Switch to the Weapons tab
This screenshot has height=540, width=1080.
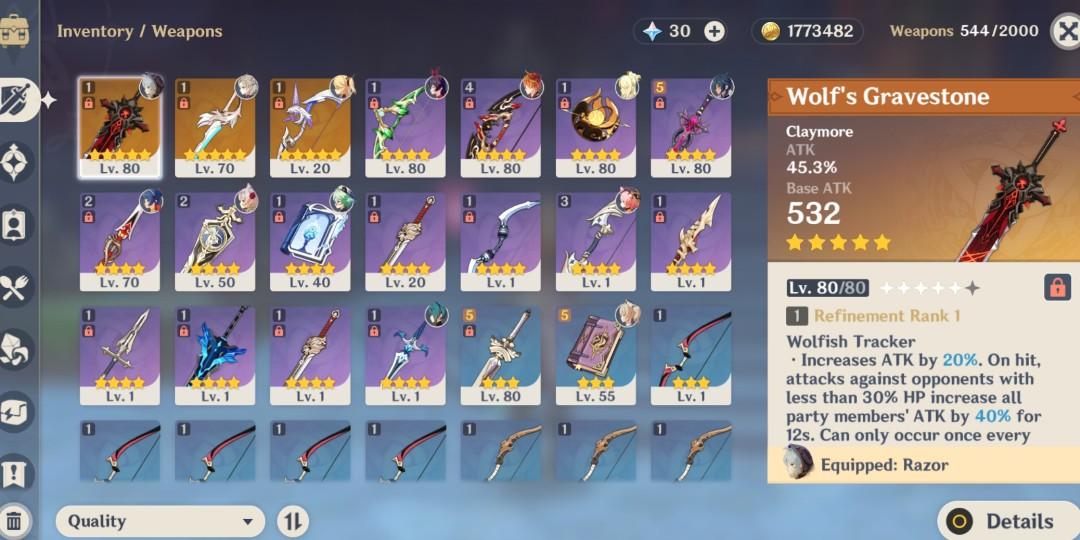(x=20, y=98)
